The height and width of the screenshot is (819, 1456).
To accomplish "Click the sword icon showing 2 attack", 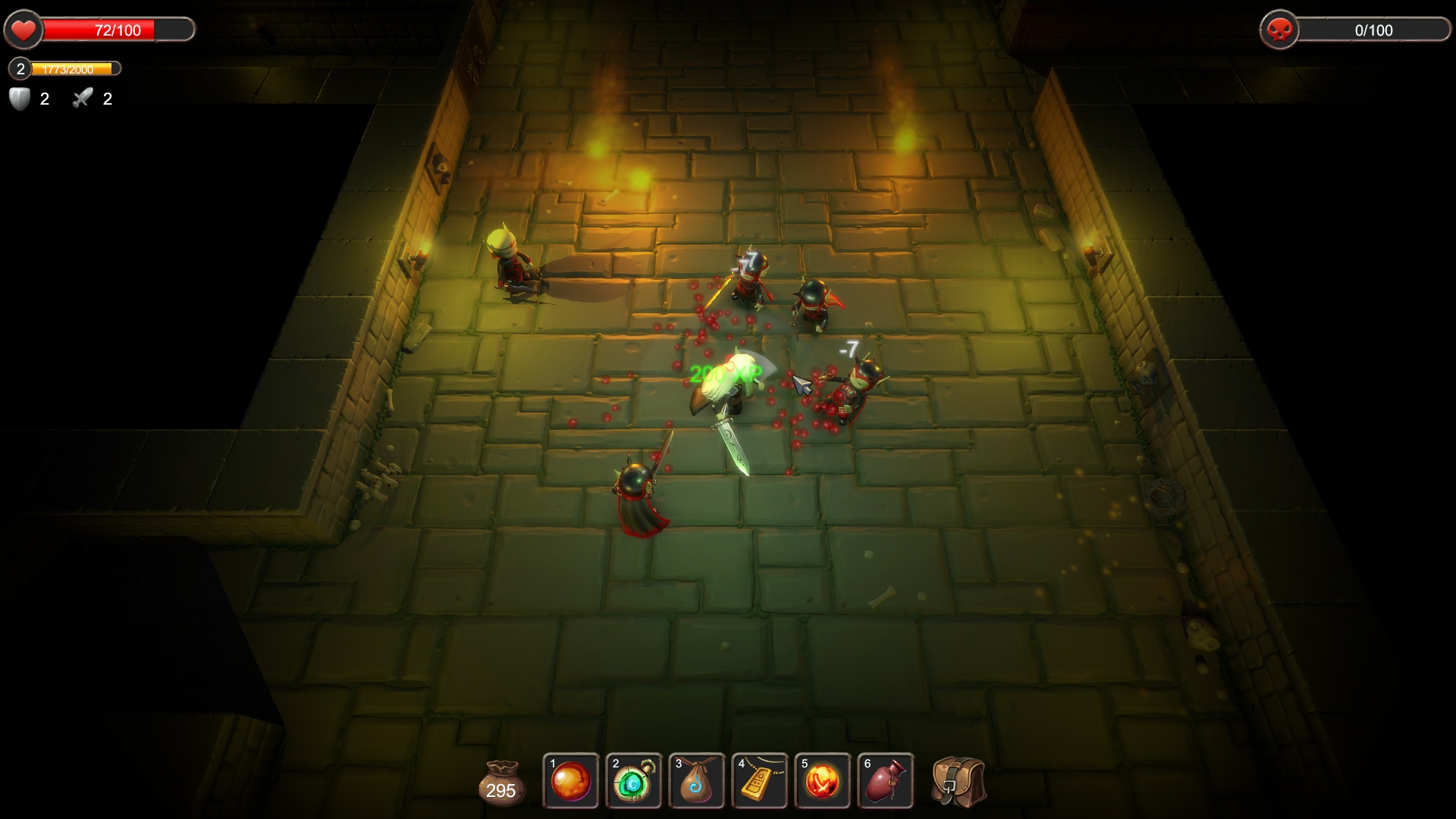I will [82, 97].
